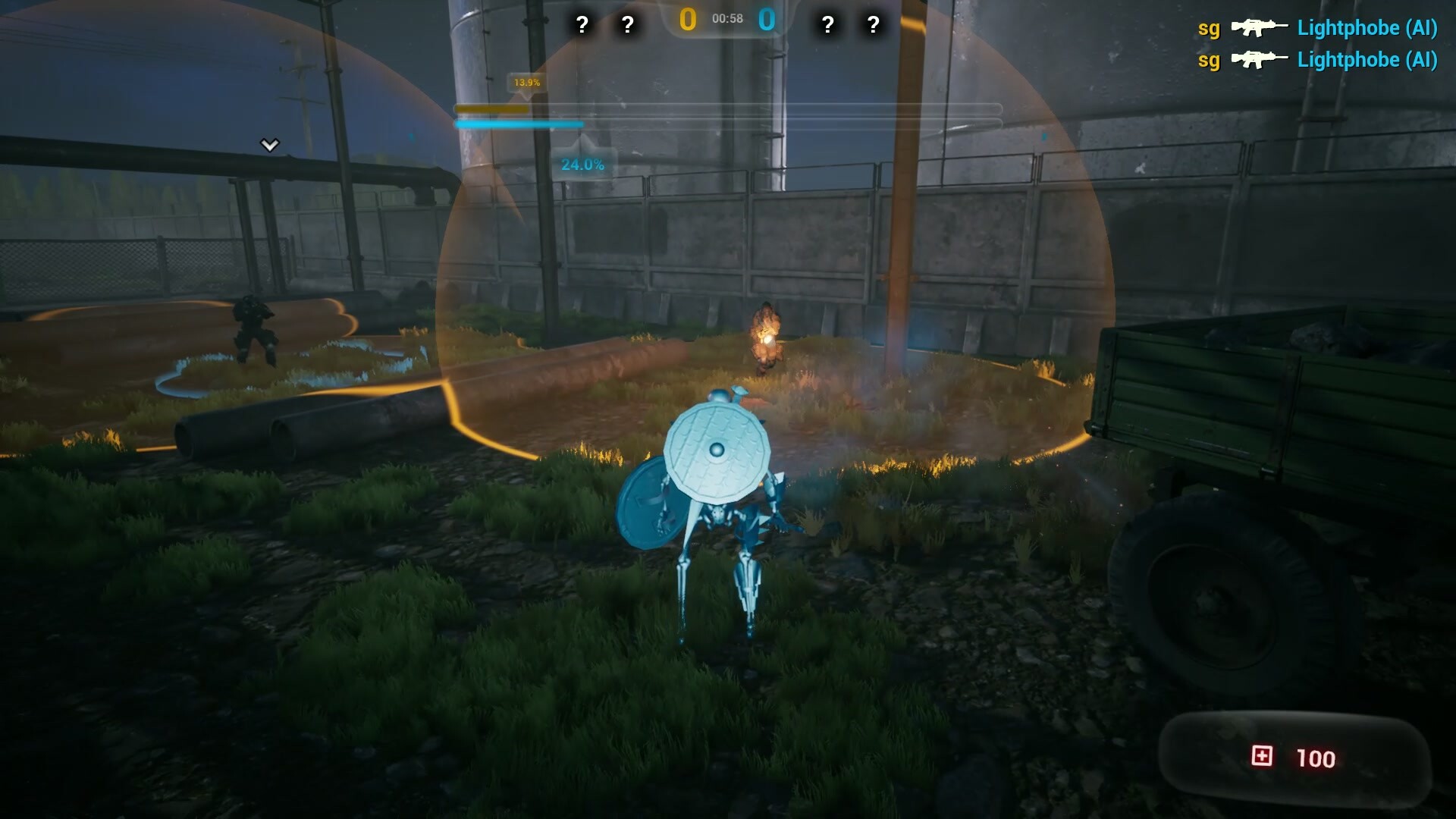Screen dimensions: 1456x819
Task: Click the 24.0% progress label
Action: [582, 162]
